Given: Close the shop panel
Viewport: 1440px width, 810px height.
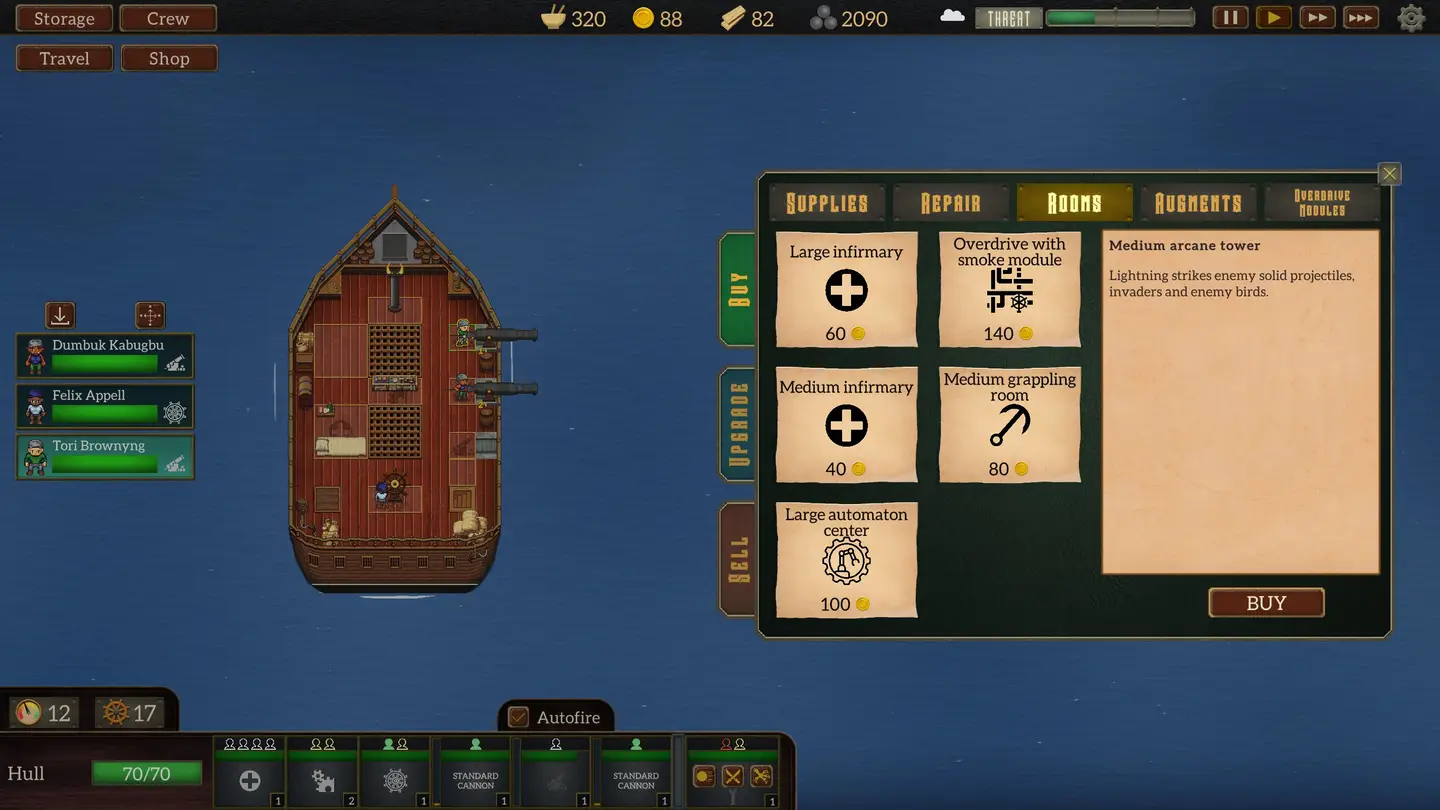Looking at the screenshot, I should coord(1389,174).
